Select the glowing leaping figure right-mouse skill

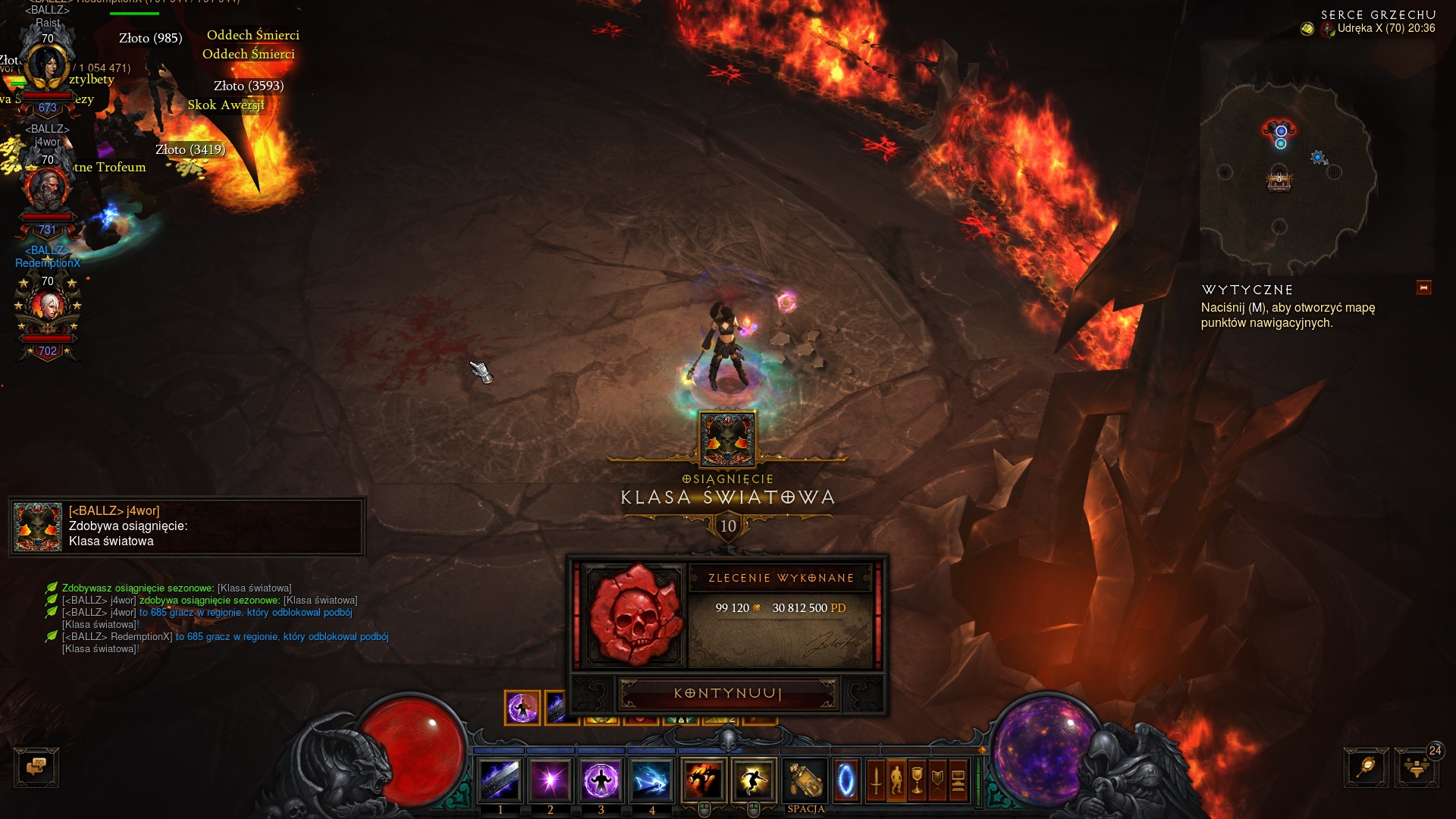[753, 780]
